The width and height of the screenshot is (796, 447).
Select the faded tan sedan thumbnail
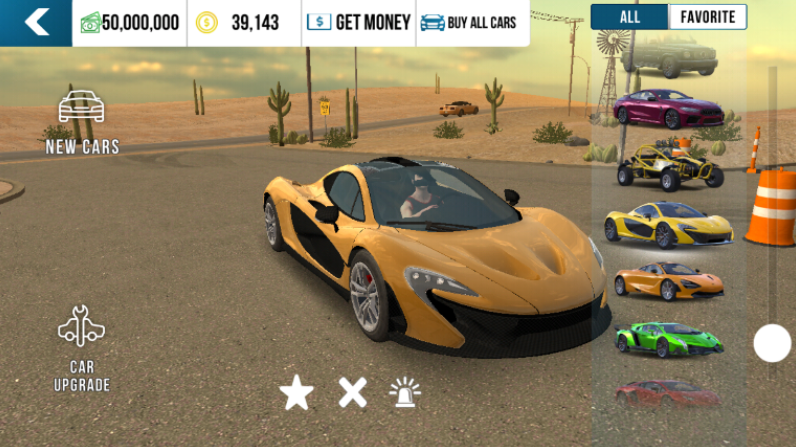click(x=668, y=55)
